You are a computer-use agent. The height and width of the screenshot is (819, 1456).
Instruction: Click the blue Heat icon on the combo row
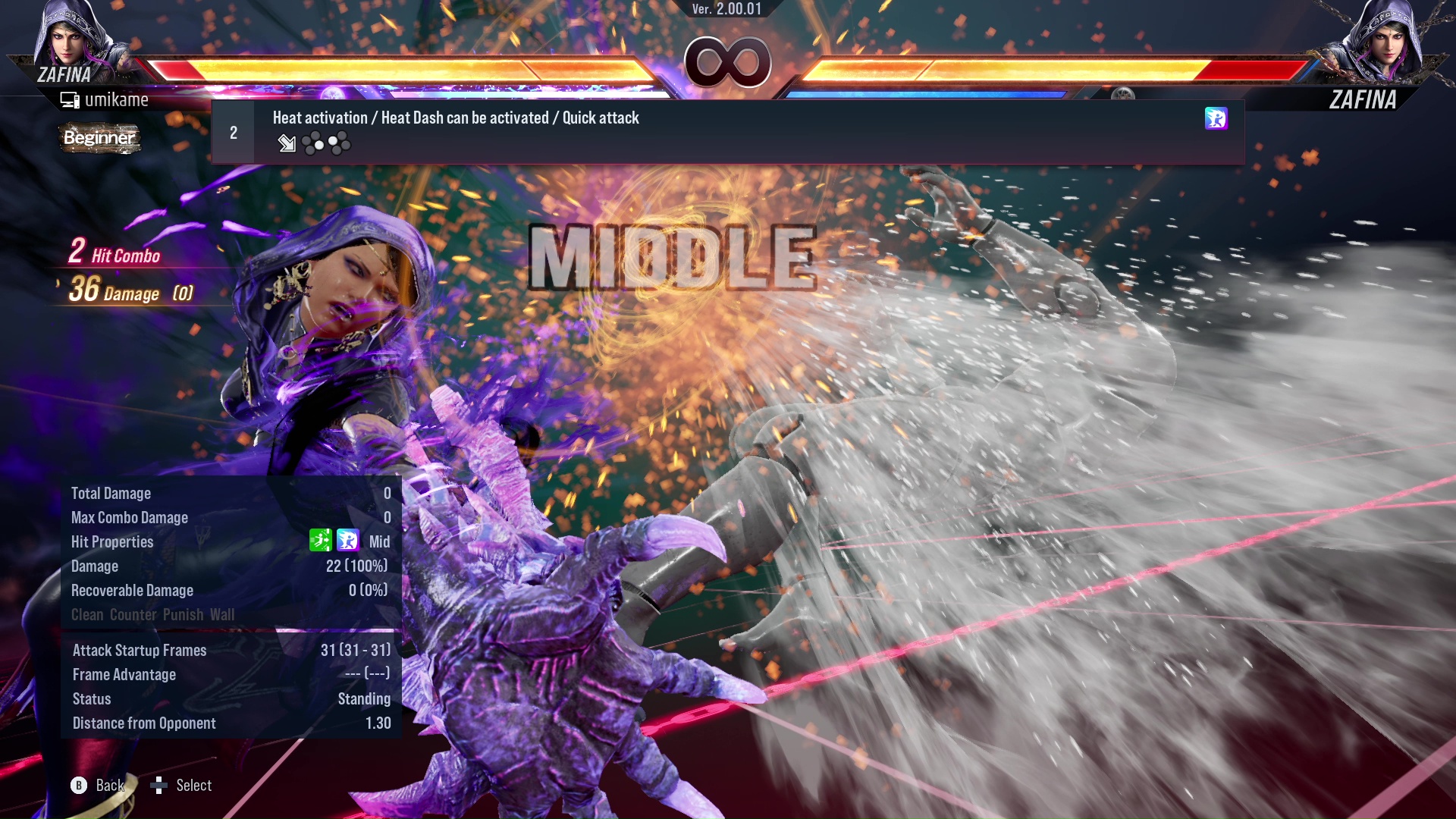pyautogui.click(x=1215, y=119)
